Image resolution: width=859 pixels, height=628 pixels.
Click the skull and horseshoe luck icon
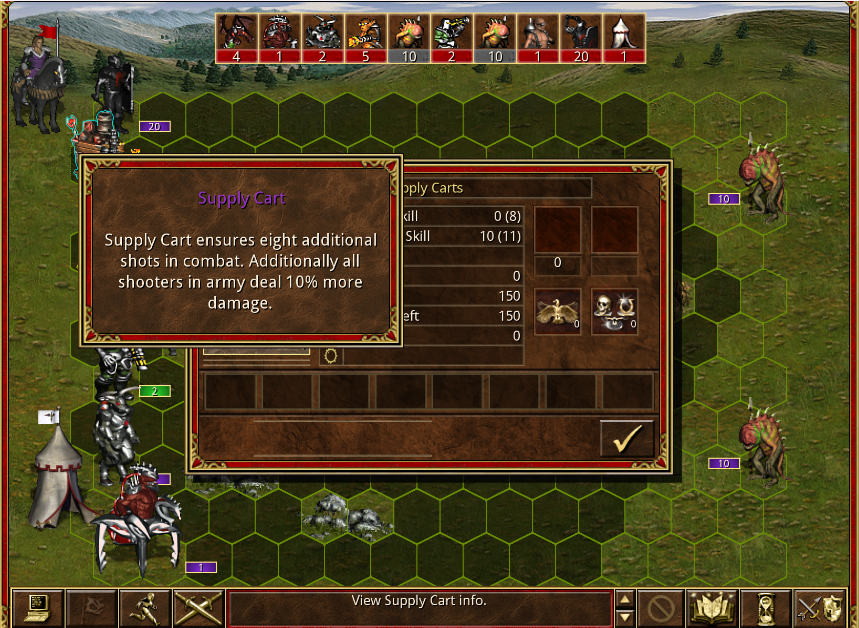[614, 311]
